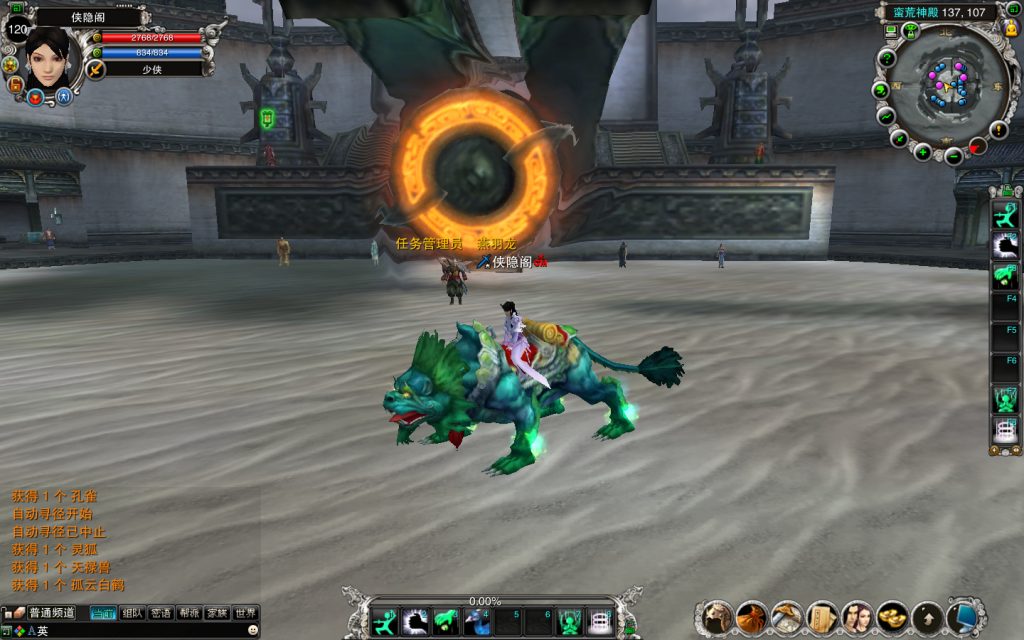1024x640 pixels.
Task: Select the 帮派 chat tab
Action: coord(189,613)
